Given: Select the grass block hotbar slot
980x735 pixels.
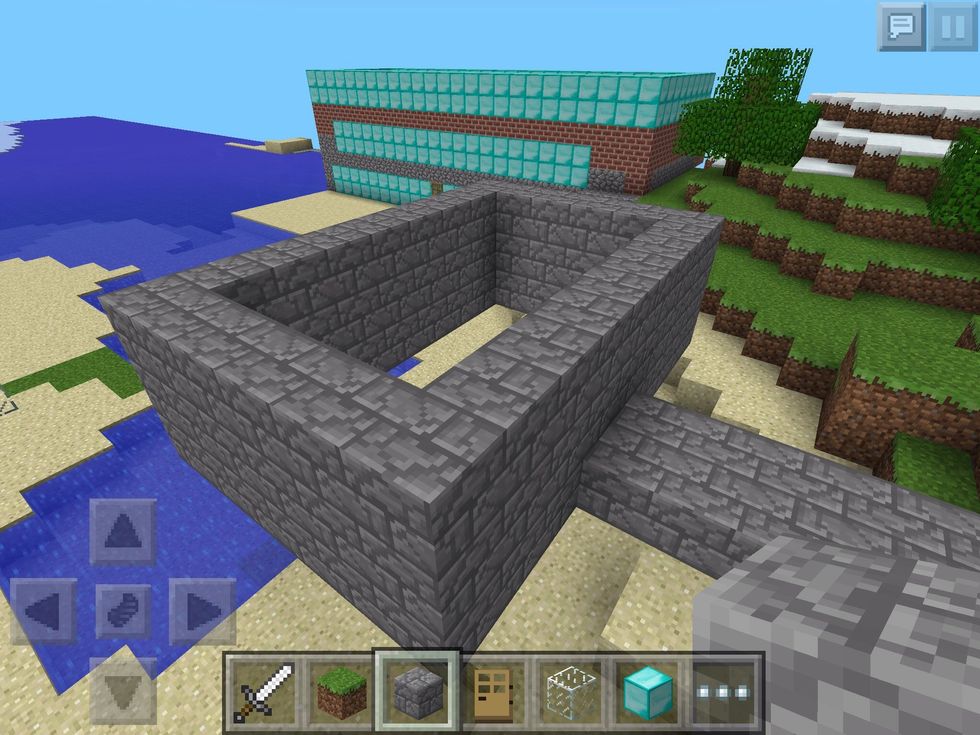Looking at the screenshot, I should (x=339, y=691).
